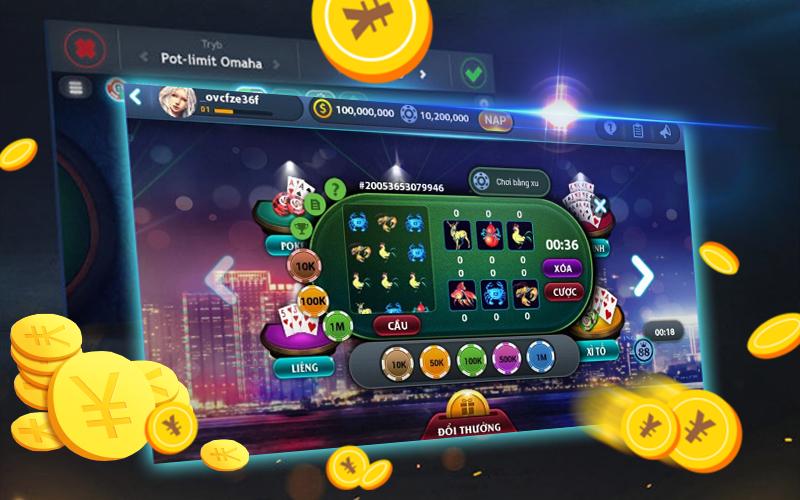Tap the NẠP deposit button
Image resolution: width=800 pixels, height=500 pixels.
[495, 120]
